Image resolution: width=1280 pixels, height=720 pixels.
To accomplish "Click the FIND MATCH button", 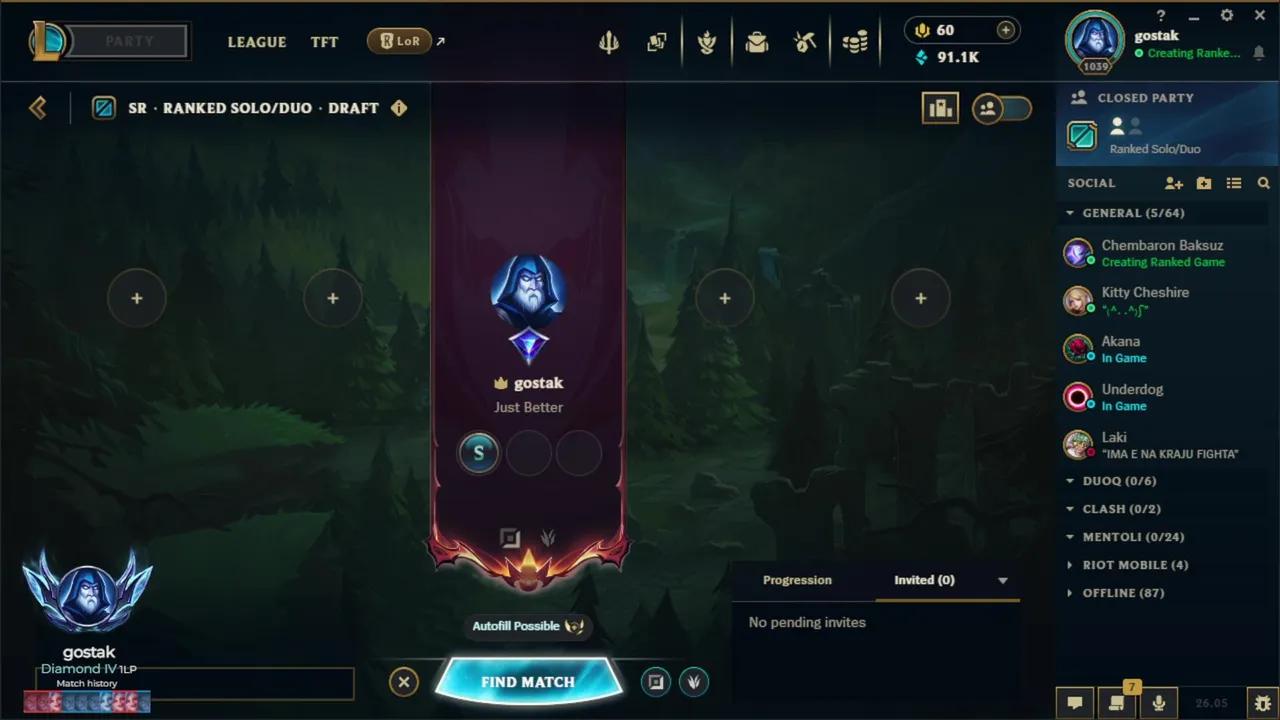I will [528, 681].
